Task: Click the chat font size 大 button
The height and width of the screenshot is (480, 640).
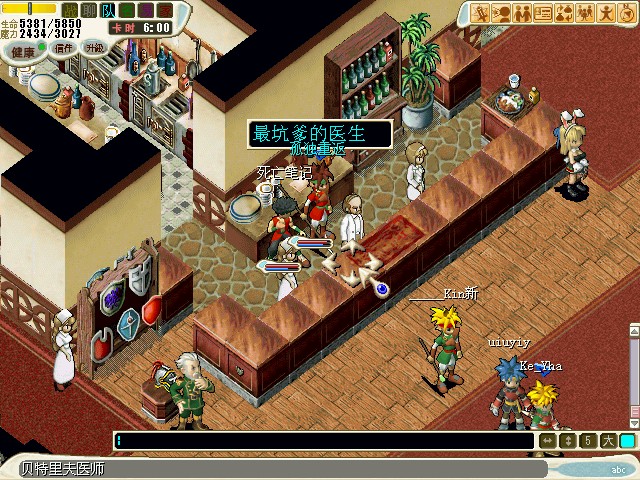Action: coord(608,440)
